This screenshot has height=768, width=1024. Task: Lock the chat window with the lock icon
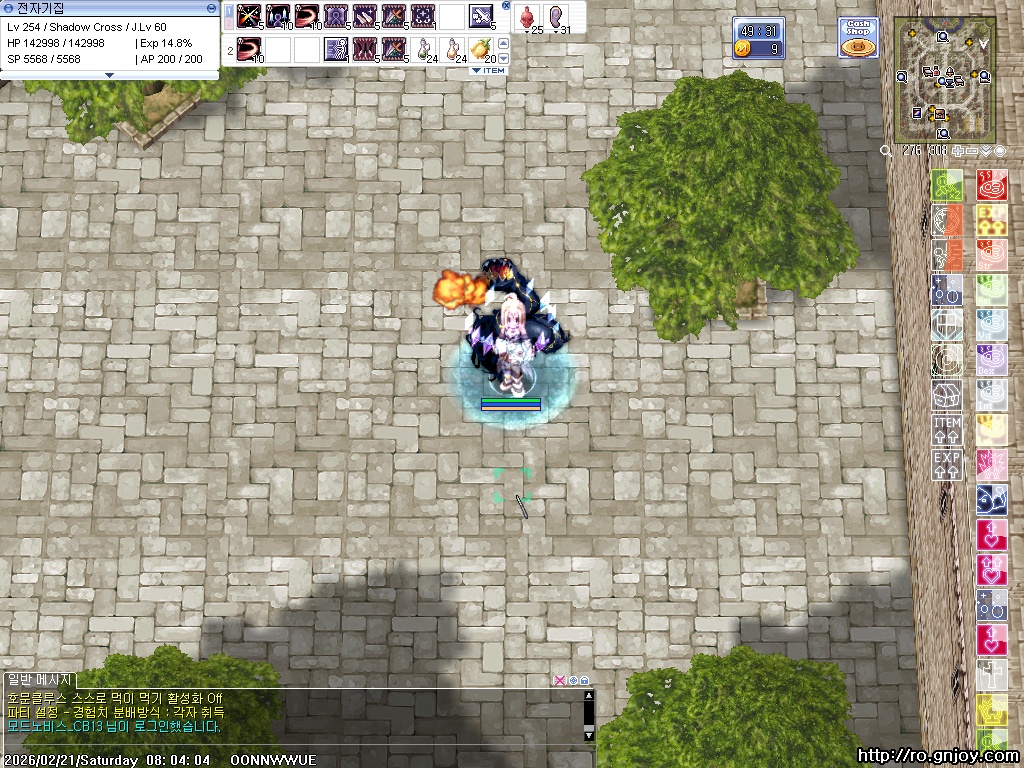[x=584, y=680]
